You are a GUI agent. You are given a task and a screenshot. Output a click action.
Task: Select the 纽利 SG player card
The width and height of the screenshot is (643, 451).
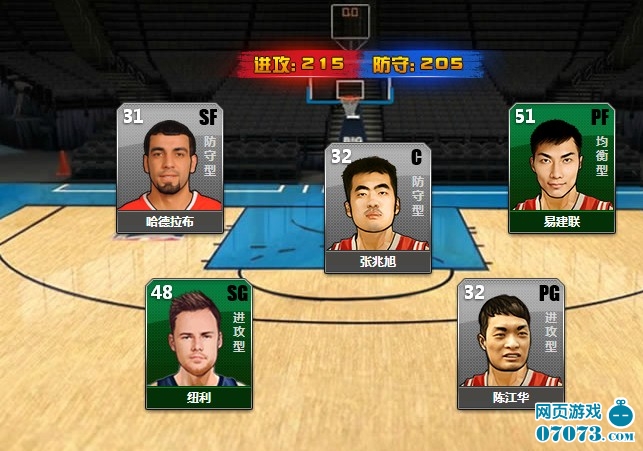[x=198, y=344]
